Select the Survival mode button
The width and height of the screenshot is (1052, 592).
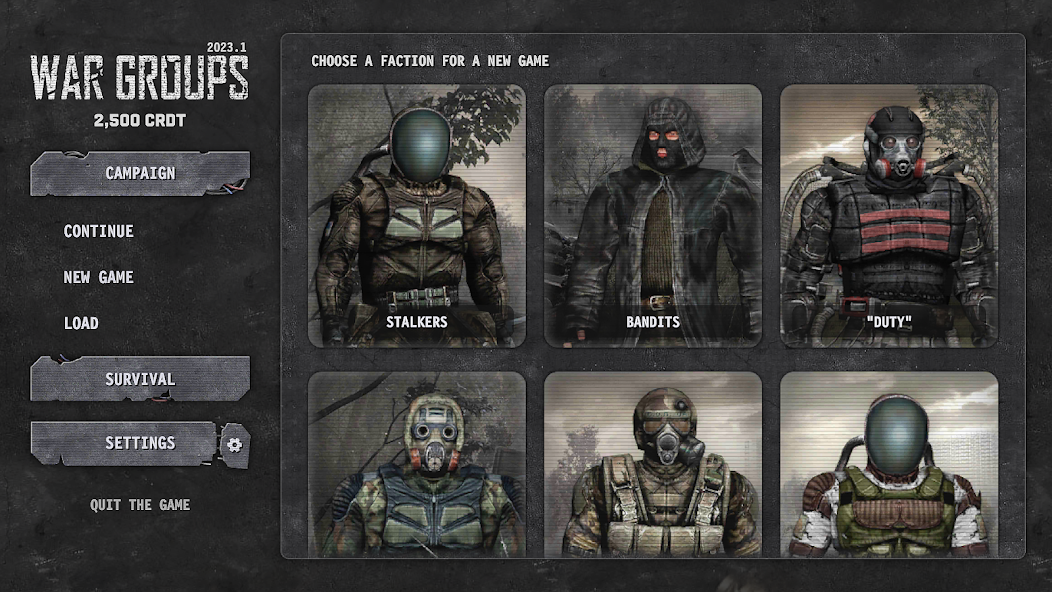pyautogui.click(x=140, y=379)
